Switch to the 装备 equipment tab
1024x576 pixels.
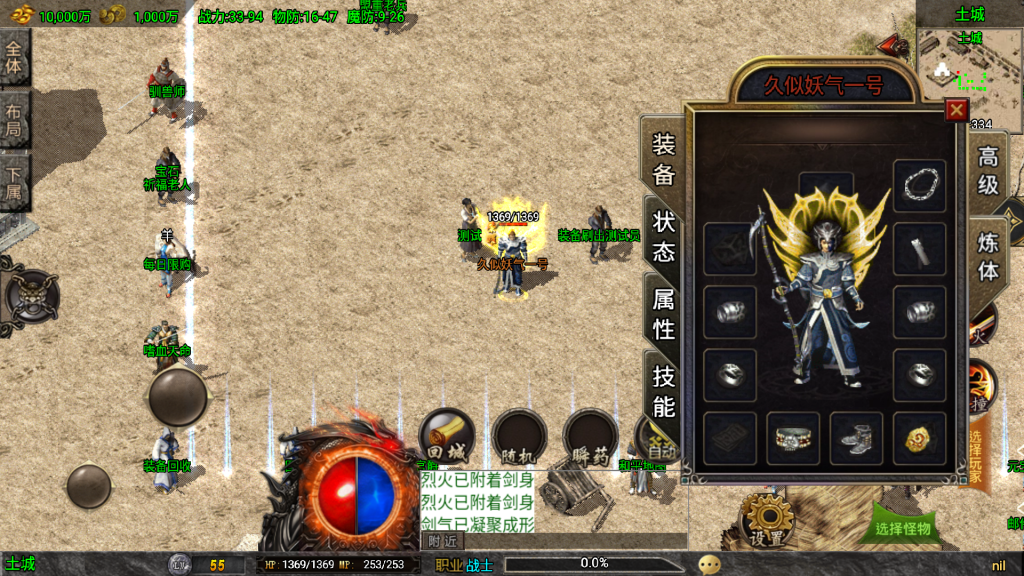[664, 159]
